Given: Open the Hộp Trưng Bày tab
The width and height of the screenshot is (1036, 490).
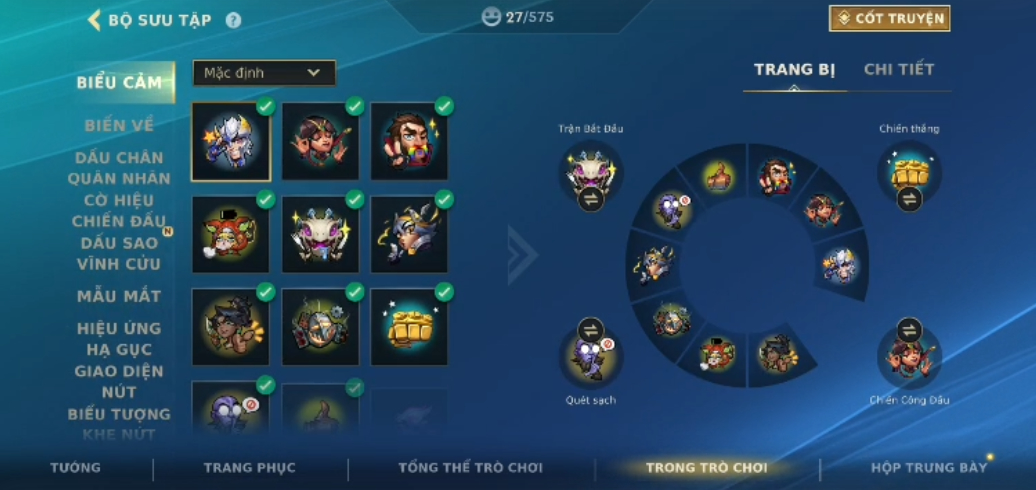Looking at the screenshot, I should (928, 468).
